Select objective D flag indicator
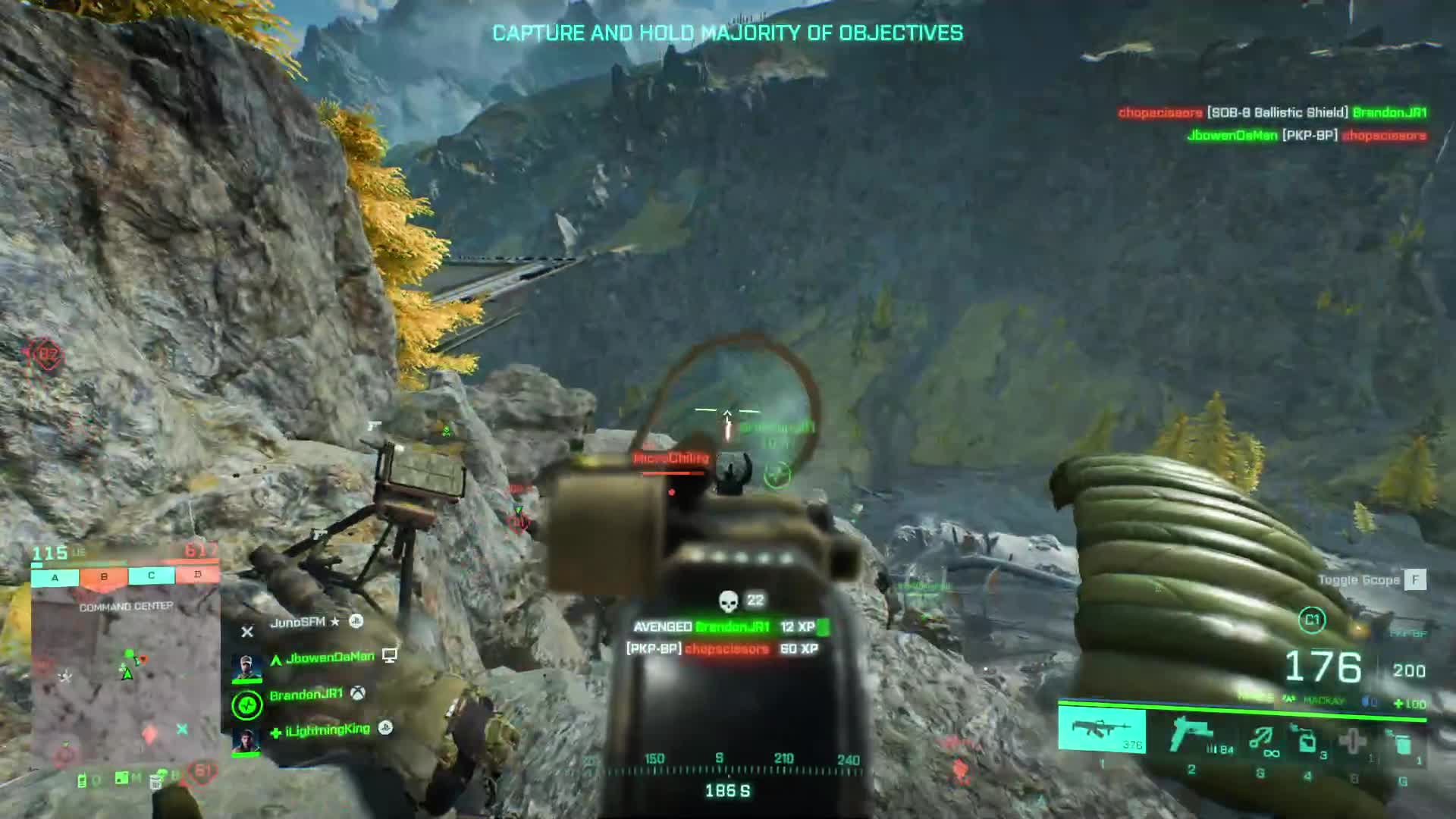The image size is (1456, 819). [198, 576]
